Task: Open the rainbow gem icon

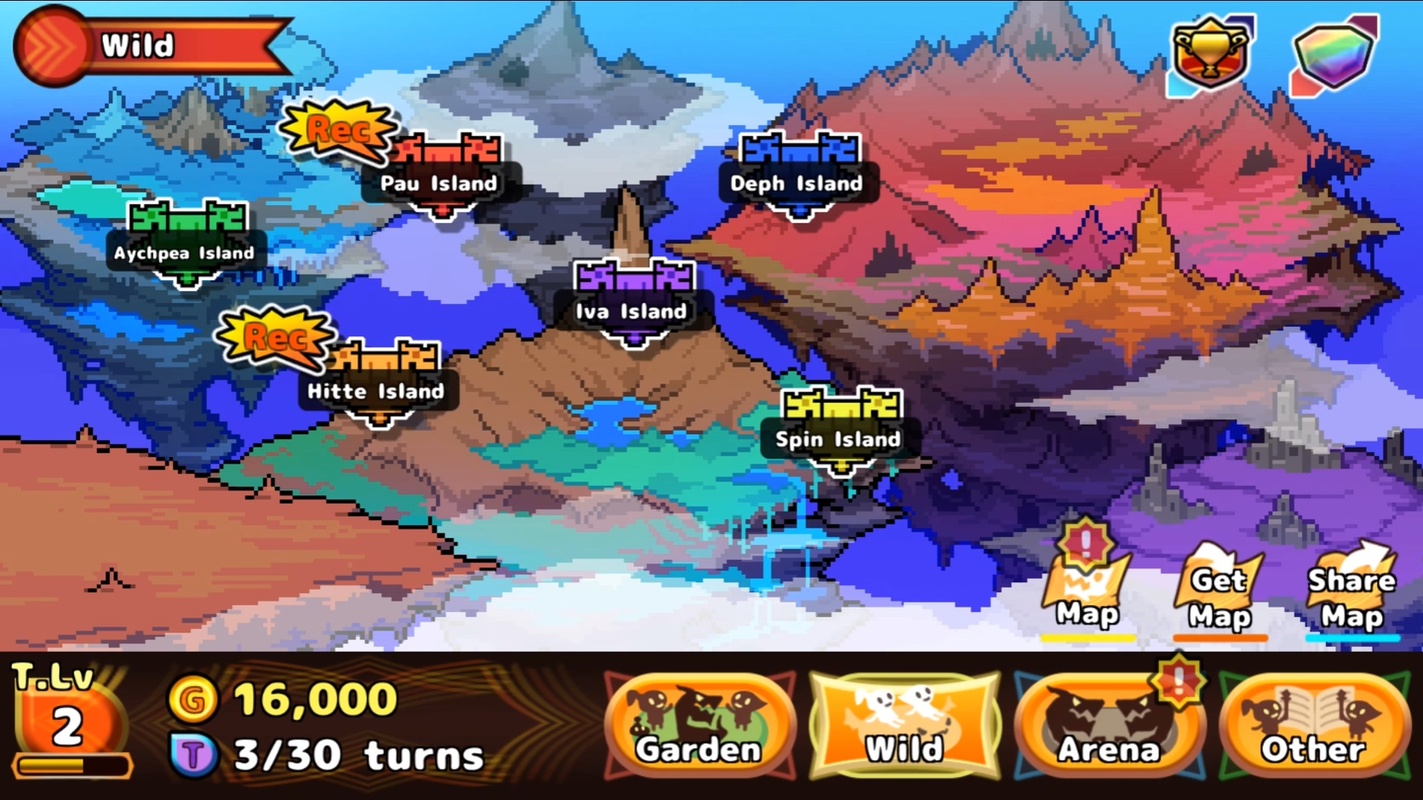Action: tap(1334, 55)
